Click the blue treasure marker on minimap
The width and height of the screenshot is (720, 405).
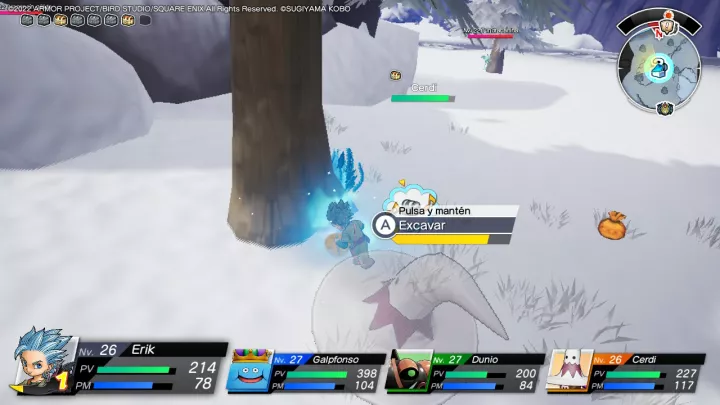pyautogui.click(x=658, y=68)
